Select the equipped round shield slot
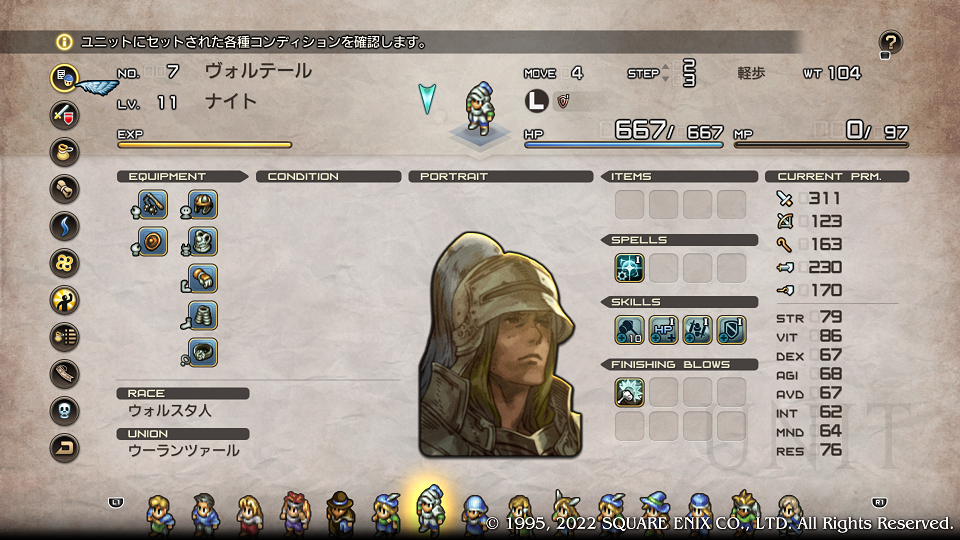Screen dimensions: 960x540 [152, 242]
